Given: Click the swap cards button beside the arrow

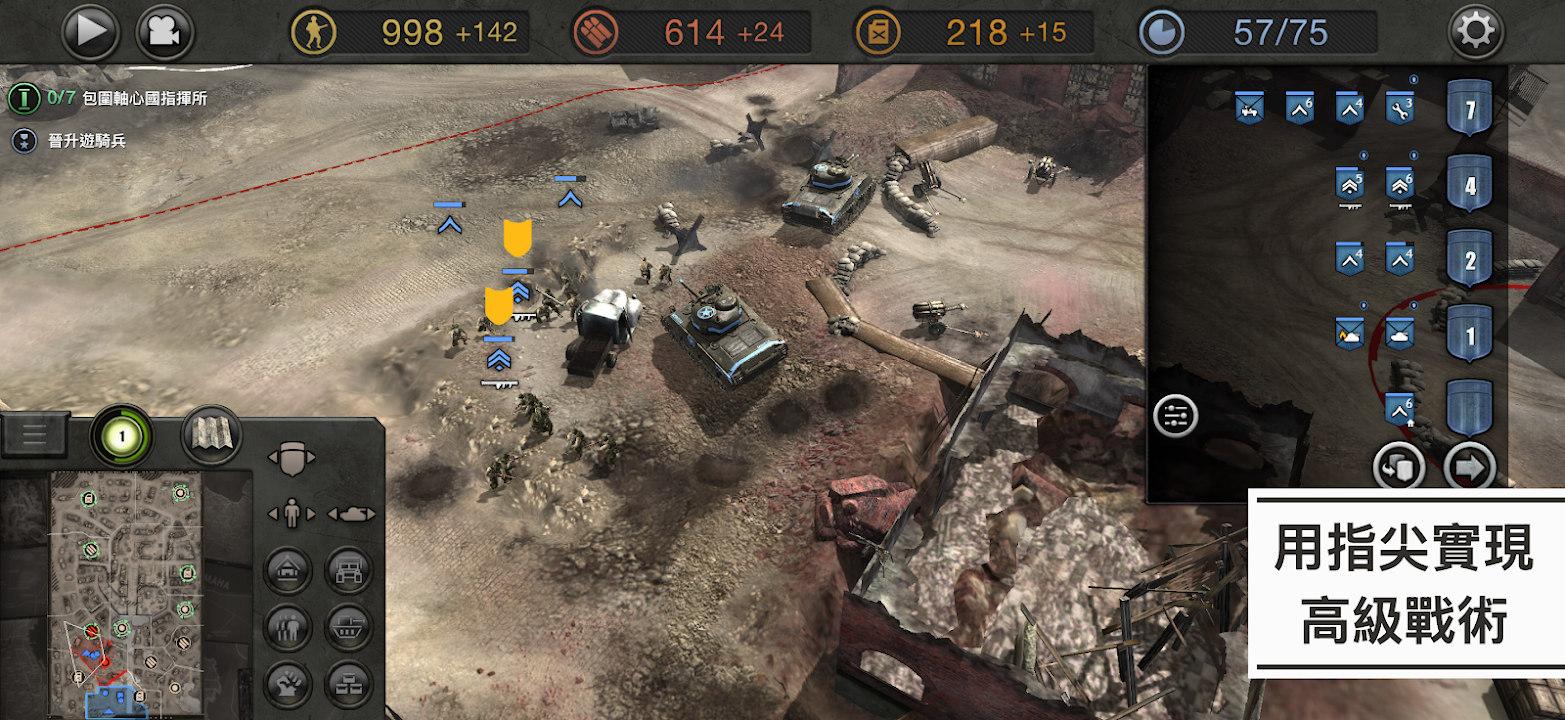Looking at the screenshot, I should coord(1399,465).
